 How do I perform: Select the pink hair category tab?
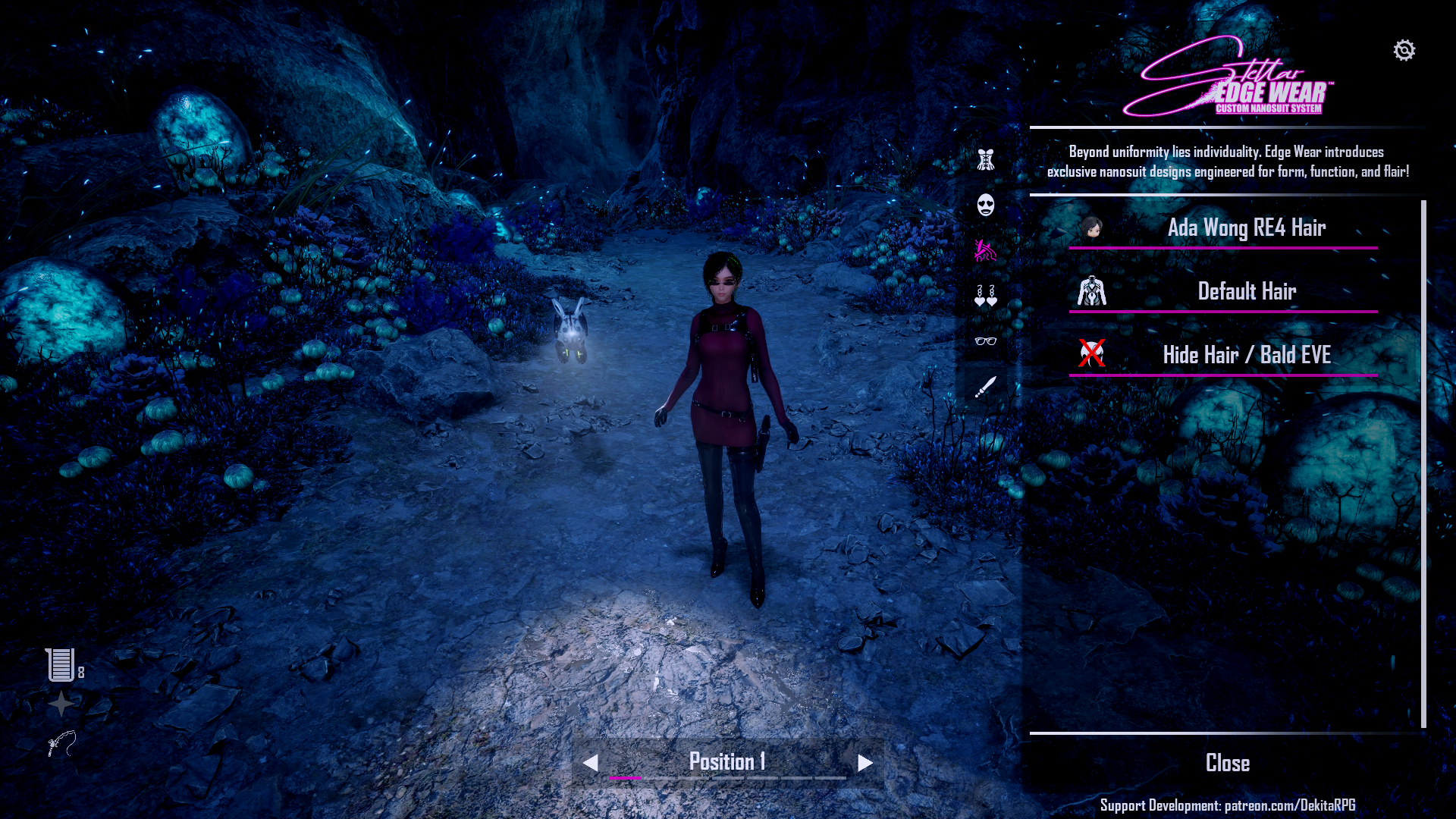click(985, 250)
